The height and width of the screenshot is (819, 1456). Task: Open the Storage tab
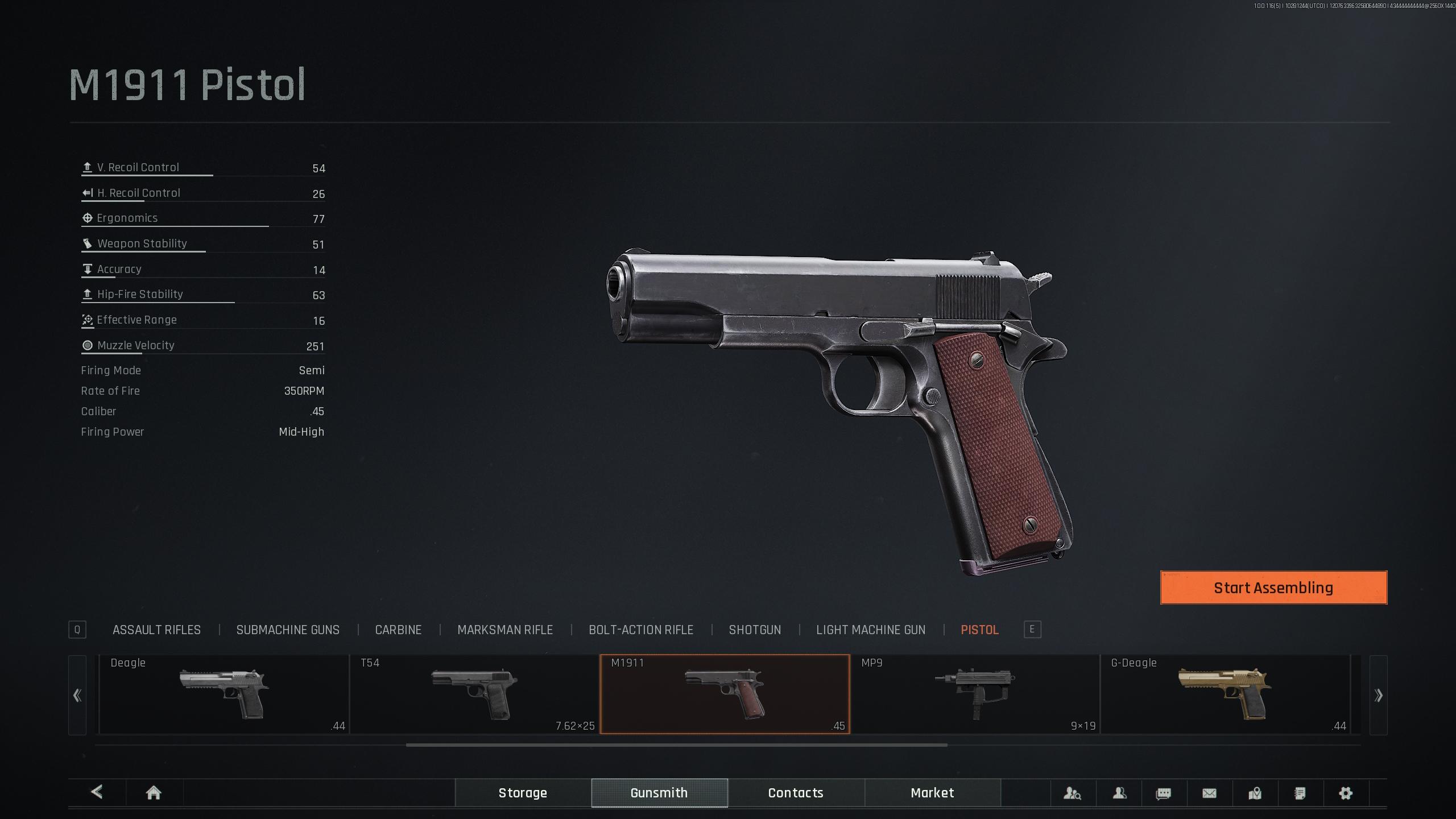click(523, 793)
